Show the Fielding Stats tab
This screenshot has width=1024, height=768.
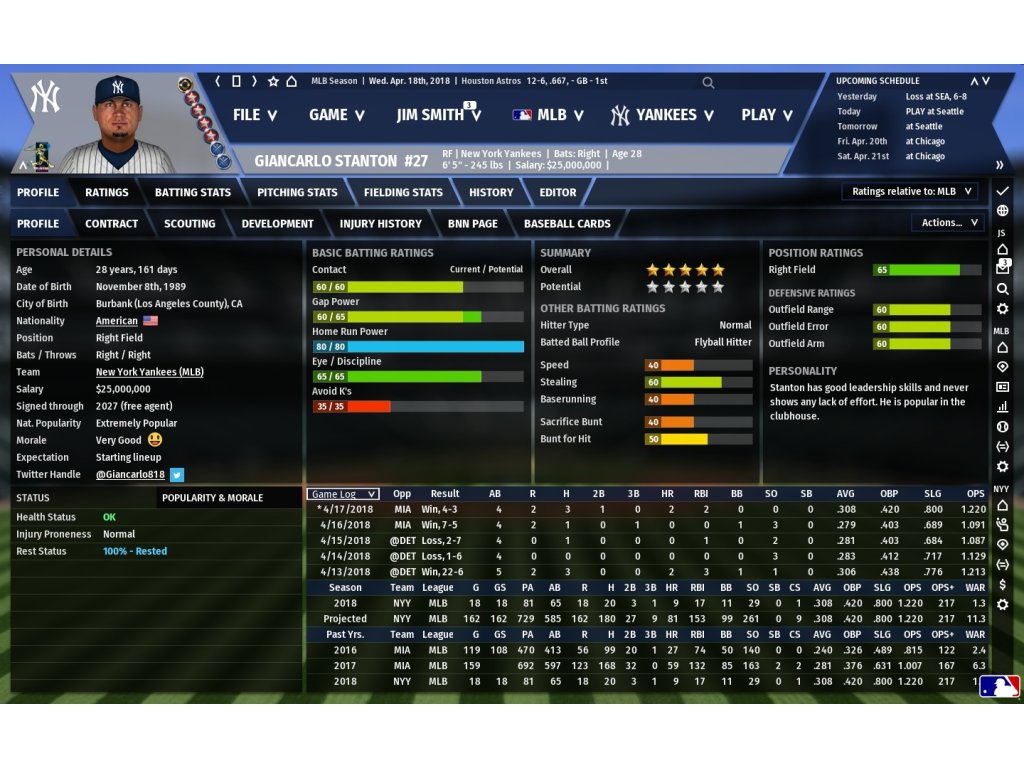[x=403, y=192]
